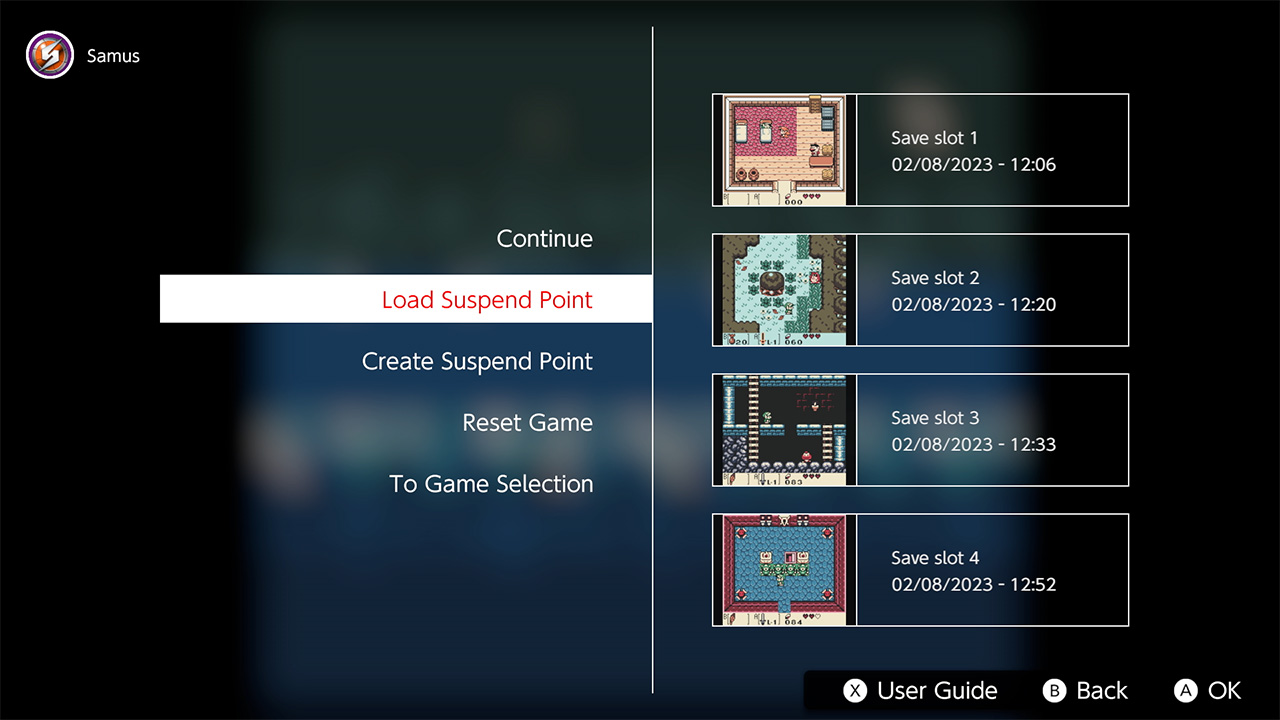Viewport: 1280px width, 720px height.
Task: Select Reset Game from the menu
Action: click(x=528, y=422)
